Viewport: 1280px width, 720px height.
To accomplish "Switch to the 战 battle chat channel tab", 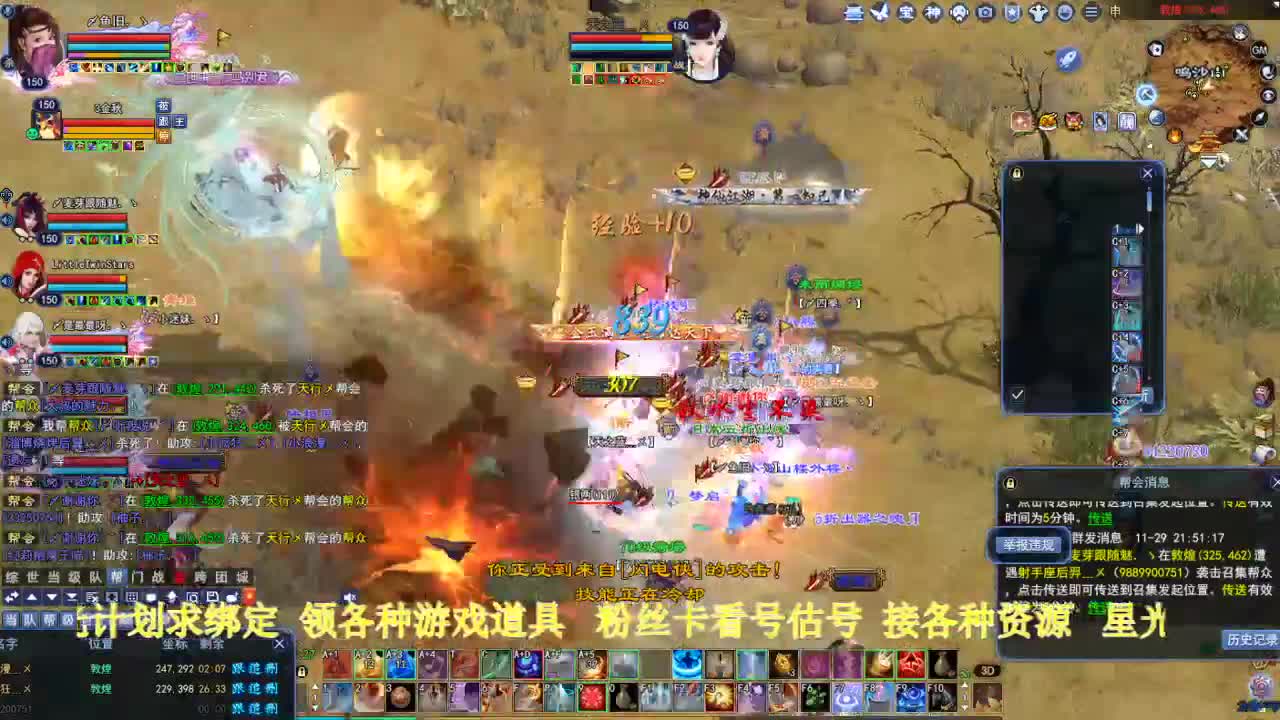I will click(159, 577).
